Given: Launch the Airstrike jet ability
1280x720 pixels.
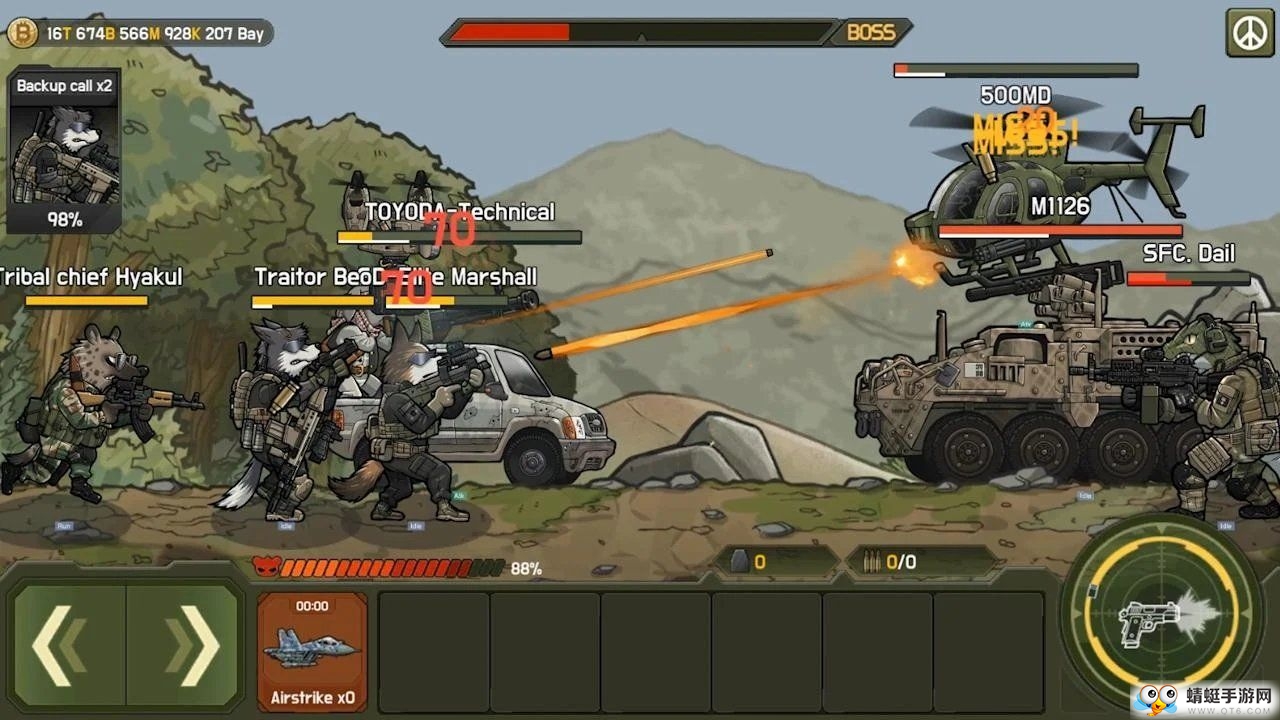Looking at the screenshot, I should point(312,650).
